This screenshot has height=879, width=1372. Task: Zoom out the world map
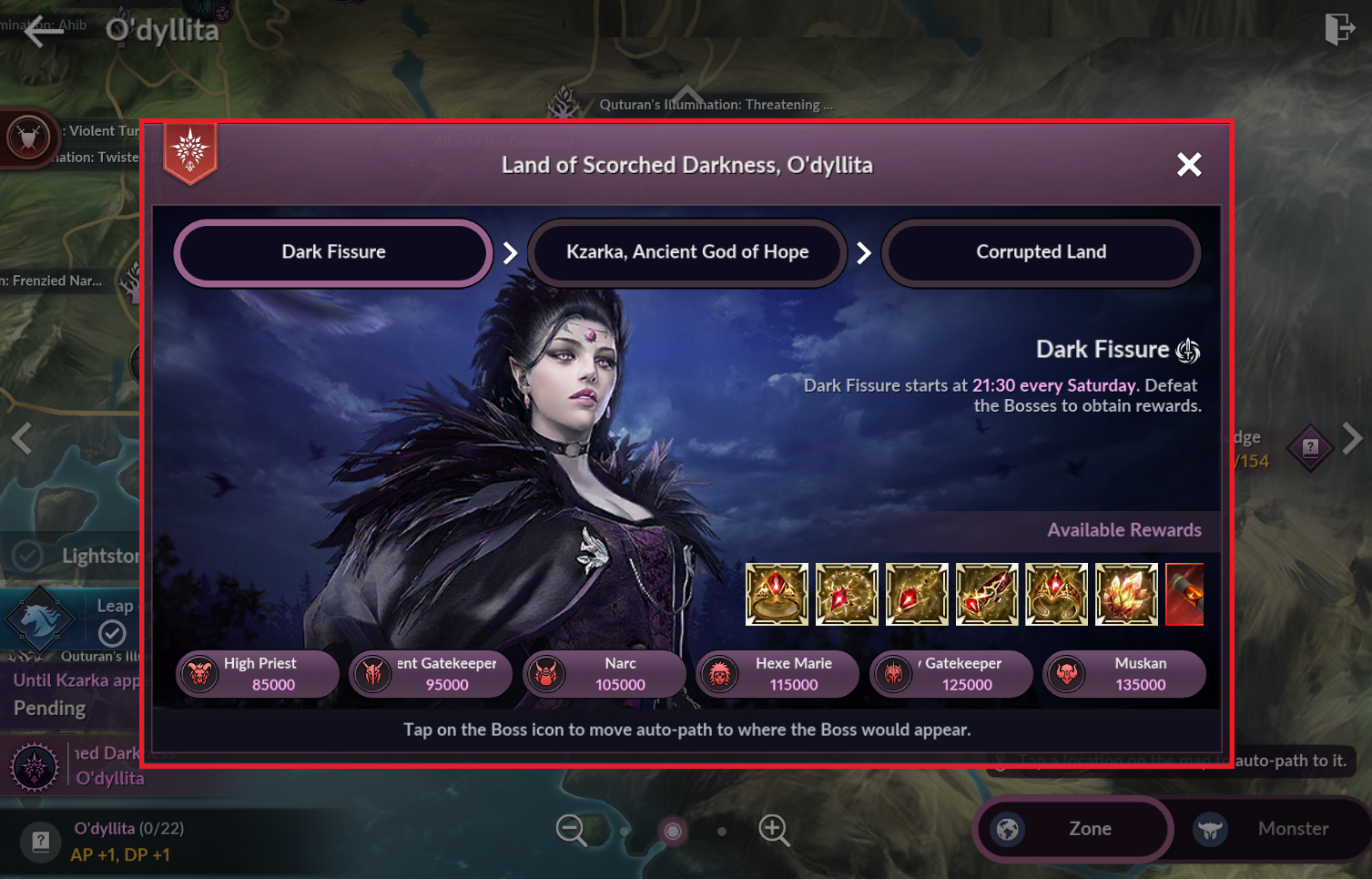click(572, 830)
